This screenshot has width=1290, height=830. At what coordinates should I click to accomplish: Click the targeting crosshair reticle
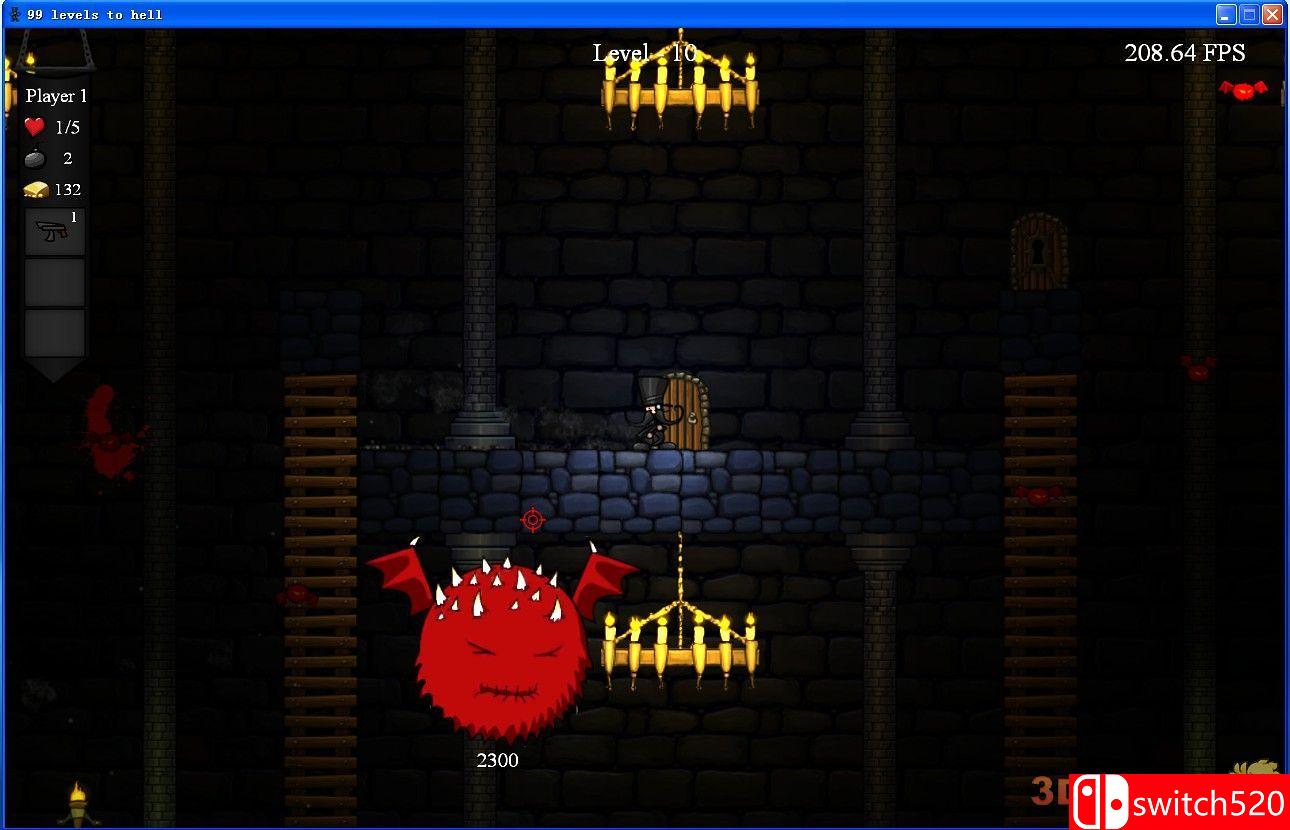(532, 520)
